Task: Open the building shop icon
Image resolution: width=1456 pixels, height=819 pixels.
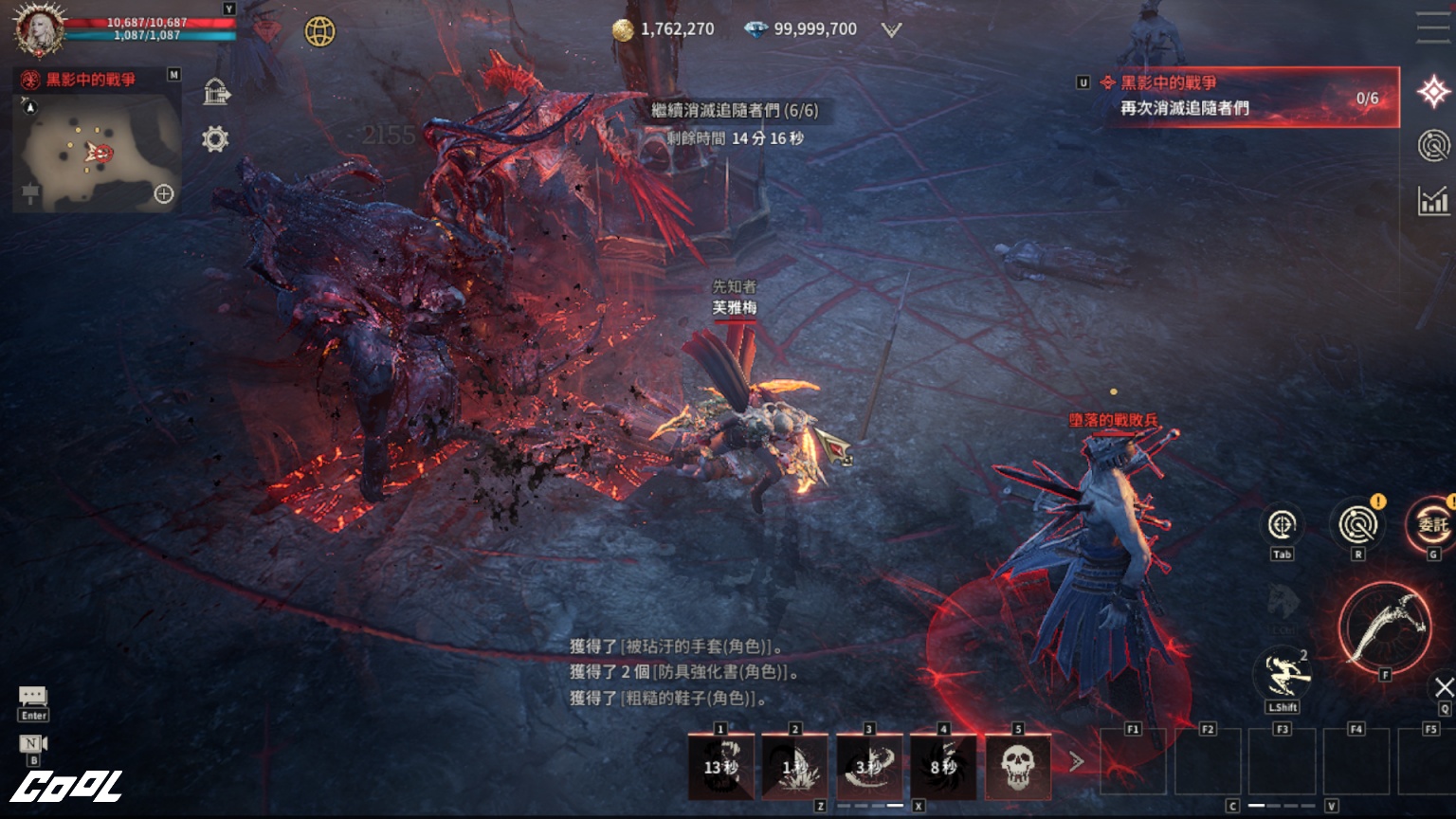Action: coord(216,92)
